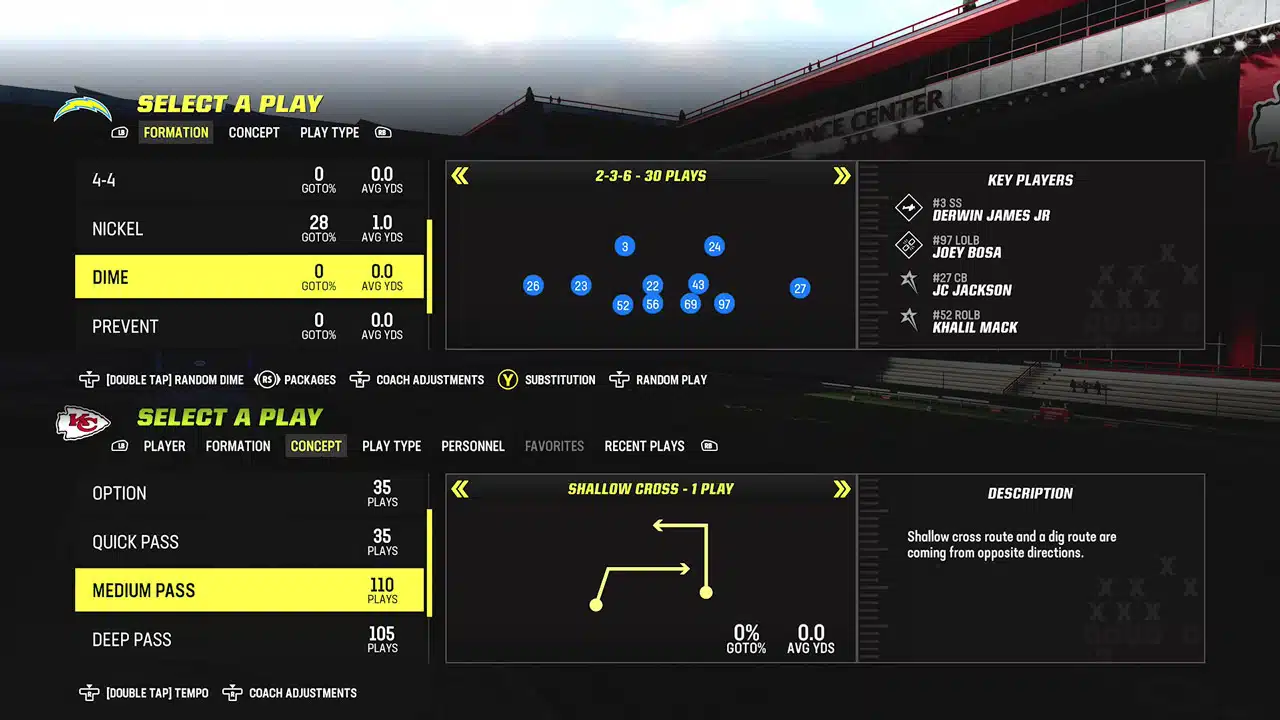The width and height of the screenshot is (1280, 720).
Task: Open the next play set with the right chevron
Action: click(843, 175)
